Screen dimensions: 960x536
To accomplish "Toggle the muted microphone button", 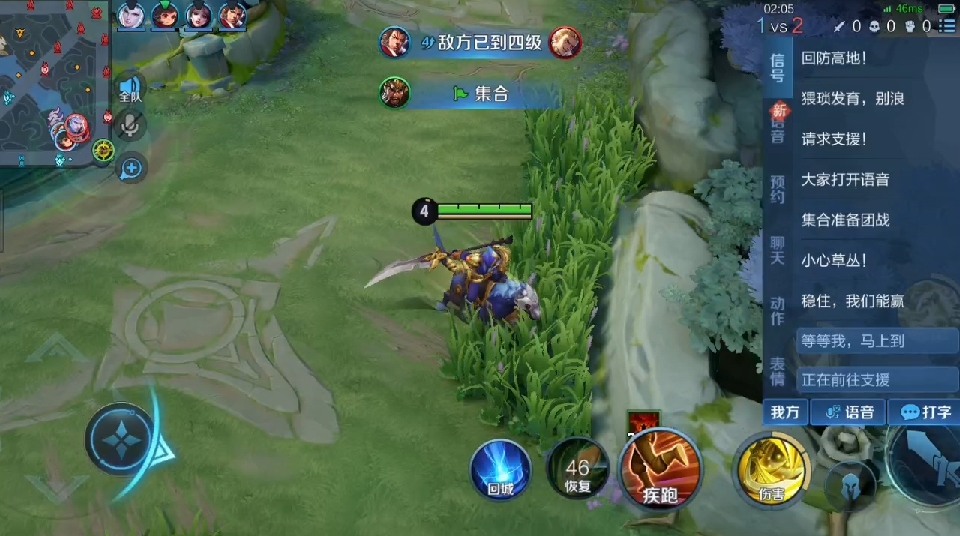I will pos(130,126).
